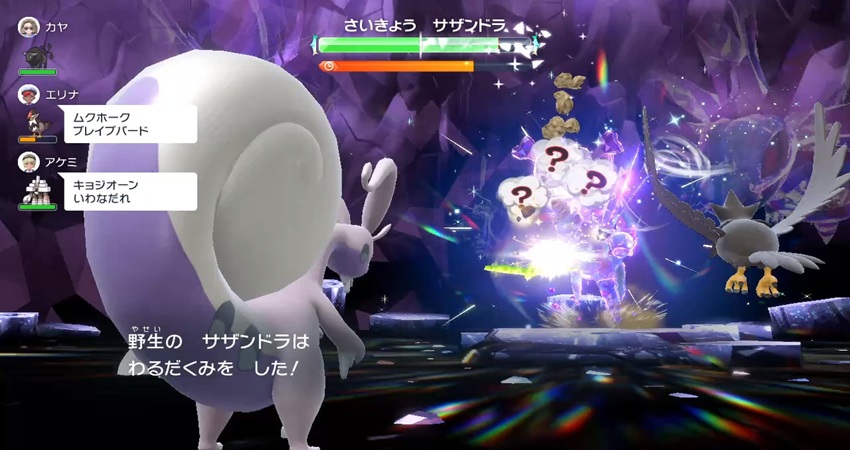This screenshot has height=450, width=850.
Task: Click the ムクホーク ブレイブバード move bubble
Action: (130, 124)
